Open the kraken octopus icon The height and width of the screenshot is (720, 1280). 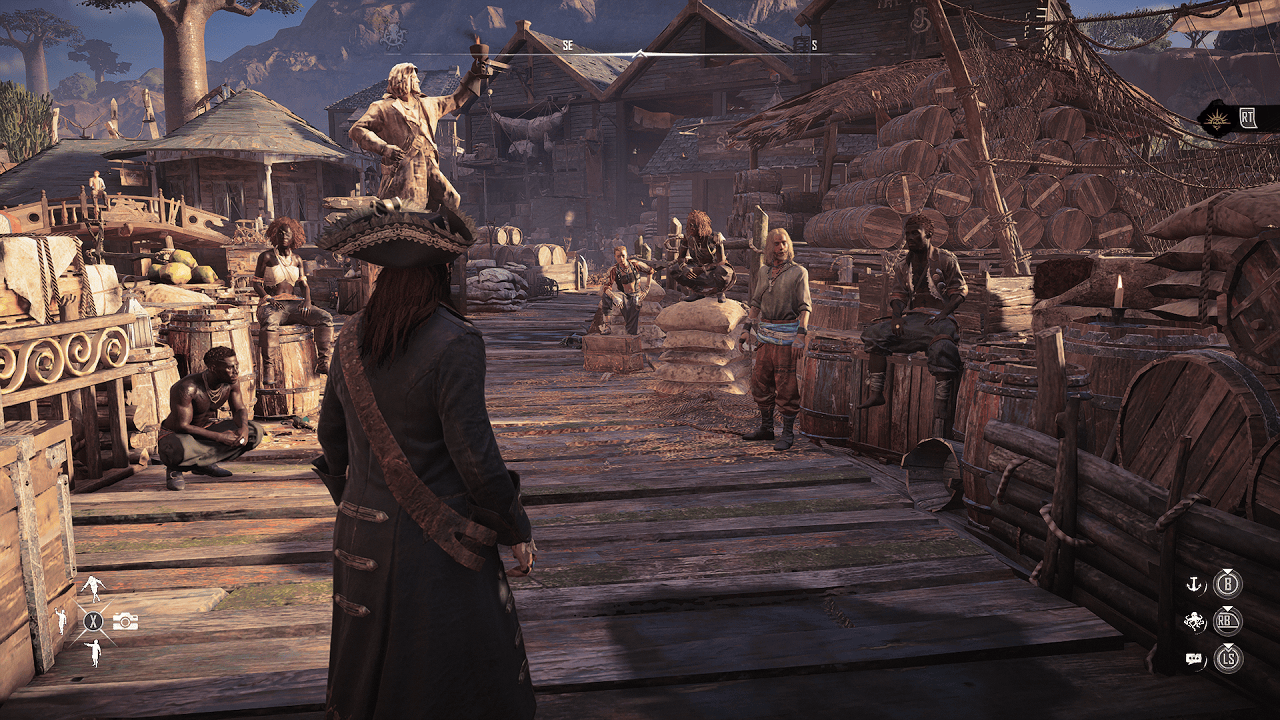[1194, 622]
